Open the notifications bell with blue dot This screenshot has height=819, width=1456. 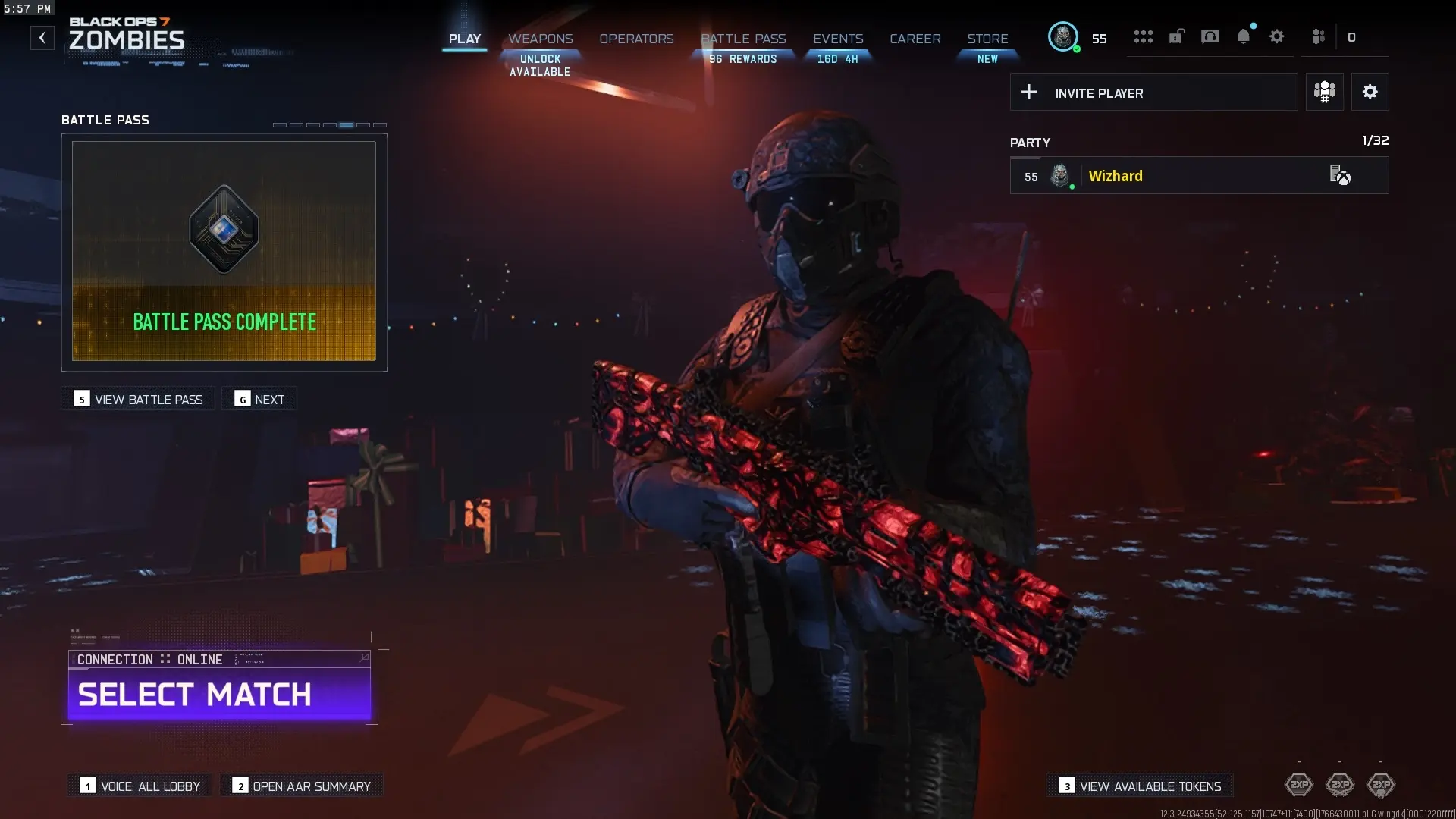(x=1244, y=36)
